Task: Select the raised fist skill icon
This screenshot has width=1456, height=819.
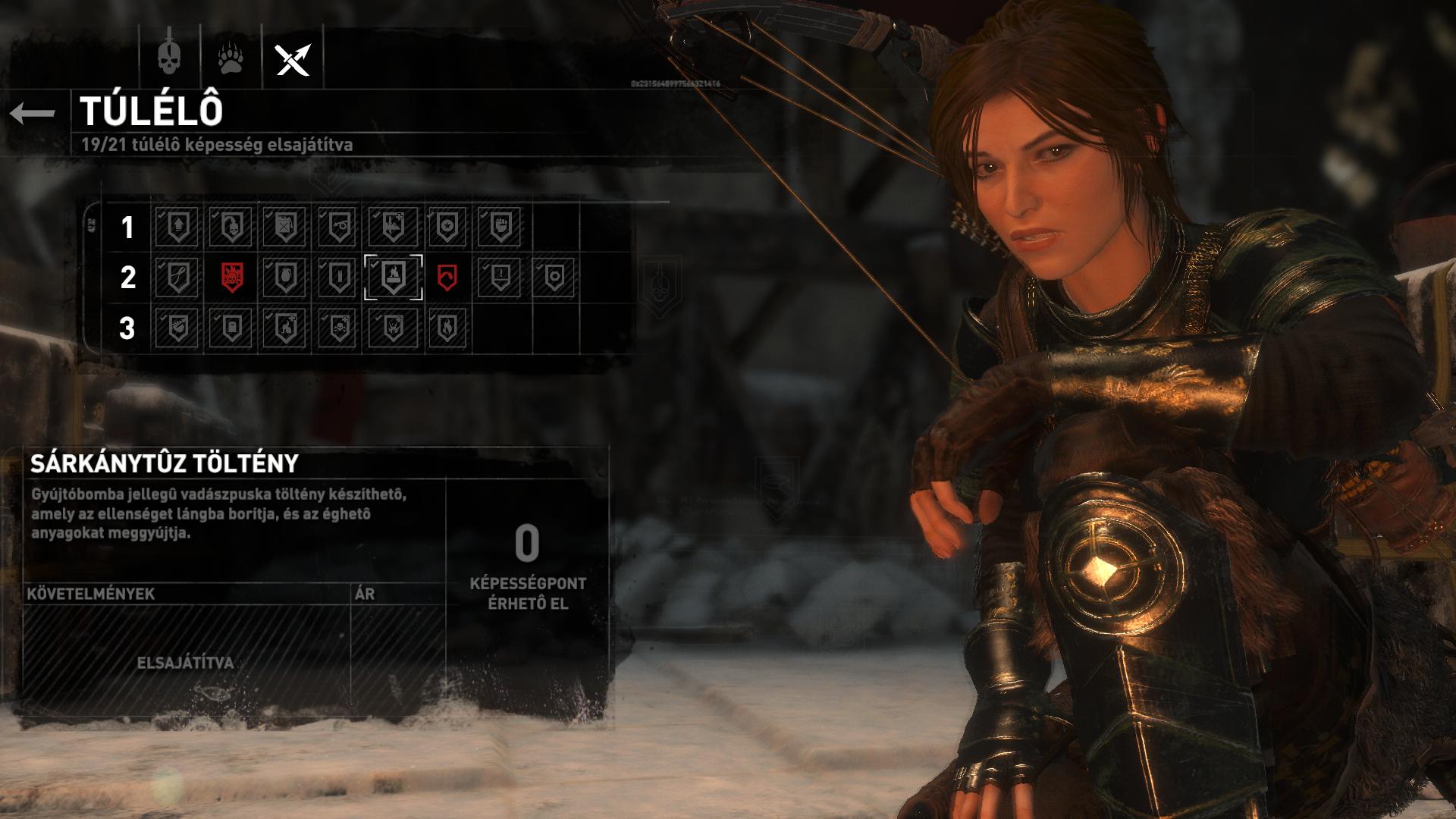Action: [500, 227]
